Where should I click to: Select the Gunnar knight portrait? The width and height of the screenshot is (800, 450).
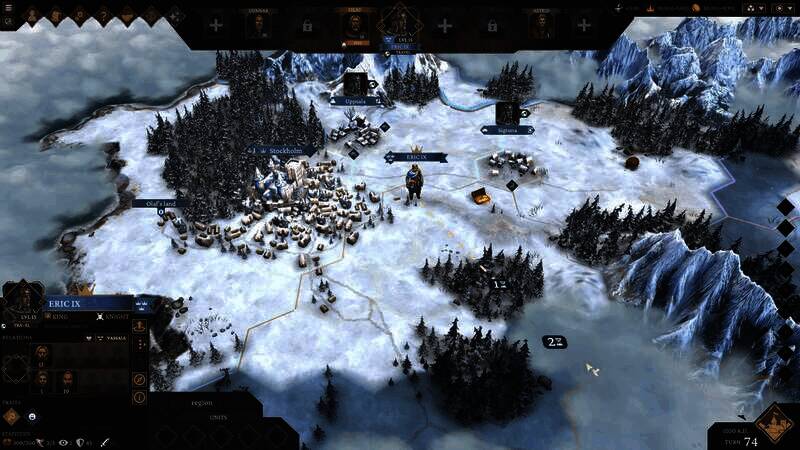259,25
